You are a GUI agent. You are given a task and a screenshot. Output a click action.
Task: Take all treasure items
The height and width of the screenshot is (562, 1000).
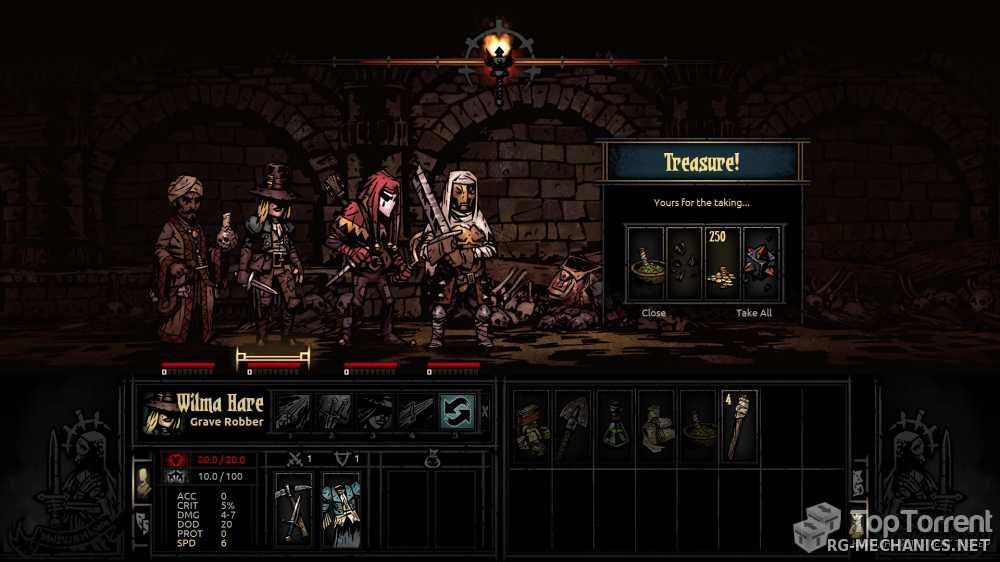point(753,313)
